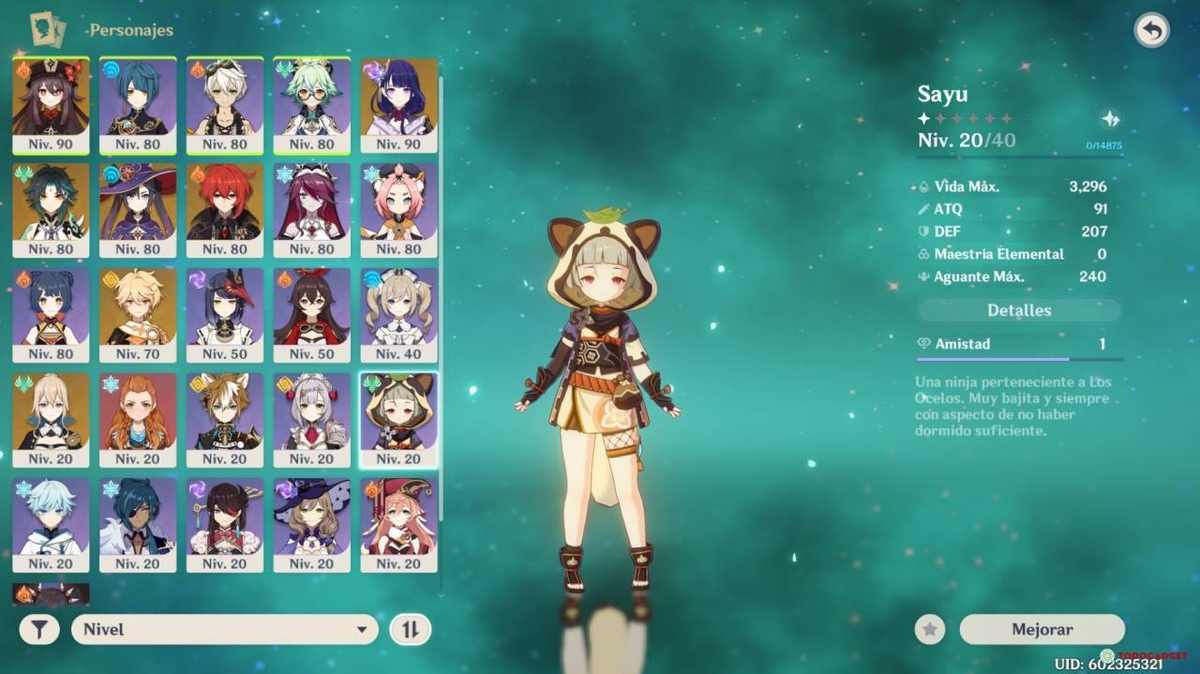This screenshot has width=1200, height=674.
Task: Choose Barbara's level 40 card
Action: click(399, 313)
